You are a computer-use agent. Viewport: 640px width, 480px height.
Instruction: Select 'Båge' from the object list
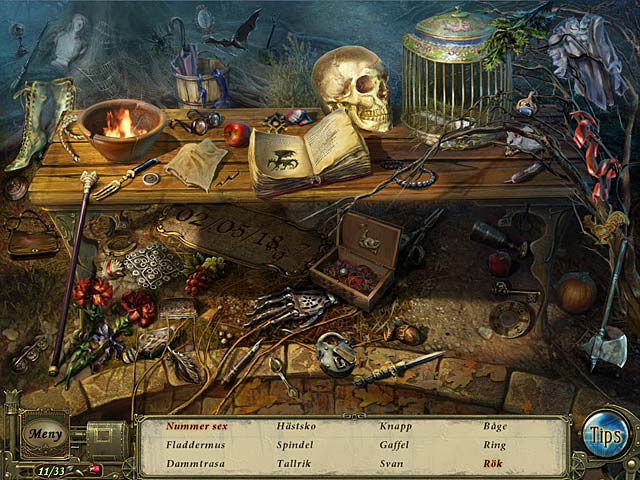click(494, 426)
